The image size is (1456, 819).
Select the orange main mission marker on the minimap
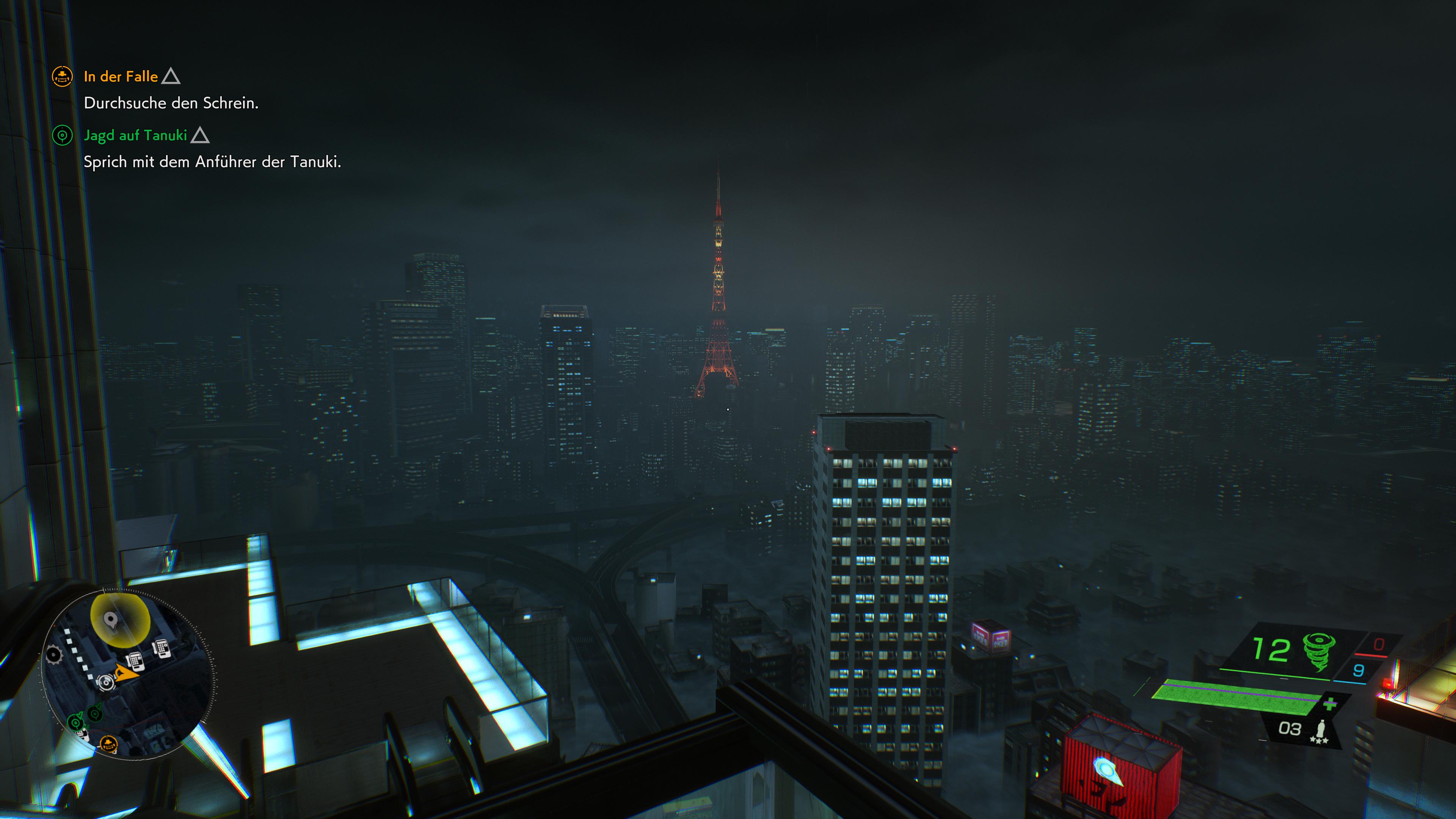point(108,743)
